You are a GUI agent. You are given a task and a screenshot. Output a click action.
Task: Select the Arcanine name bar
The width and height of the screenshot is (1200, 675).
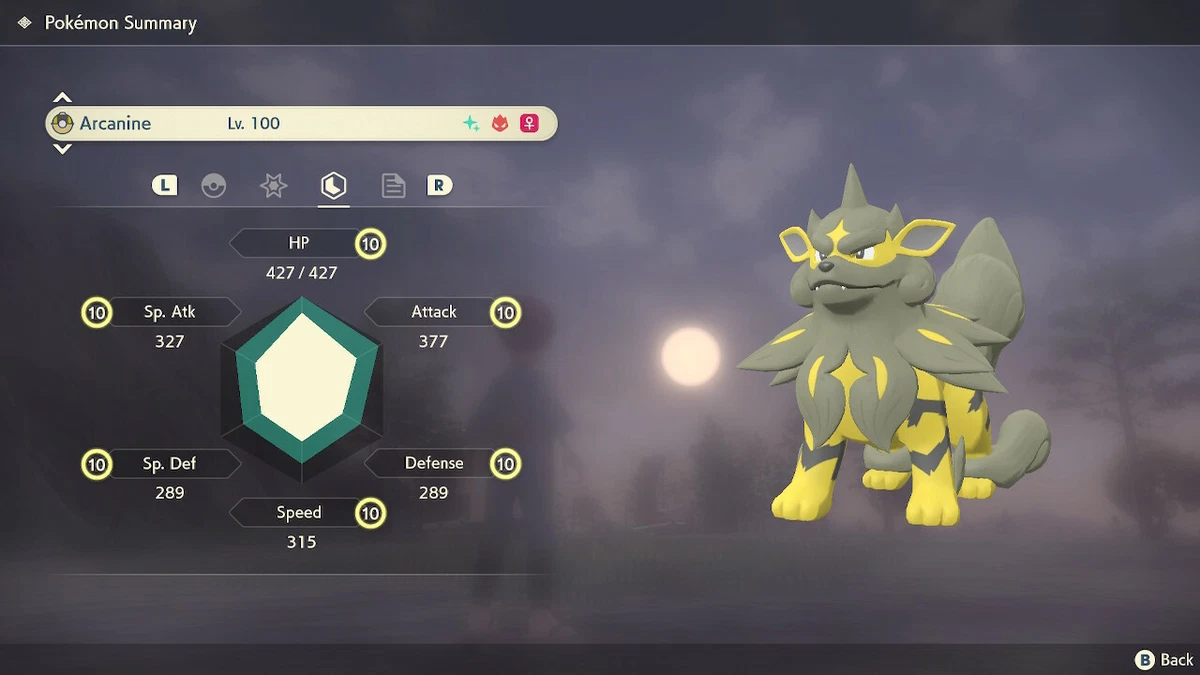coord(300,124)
